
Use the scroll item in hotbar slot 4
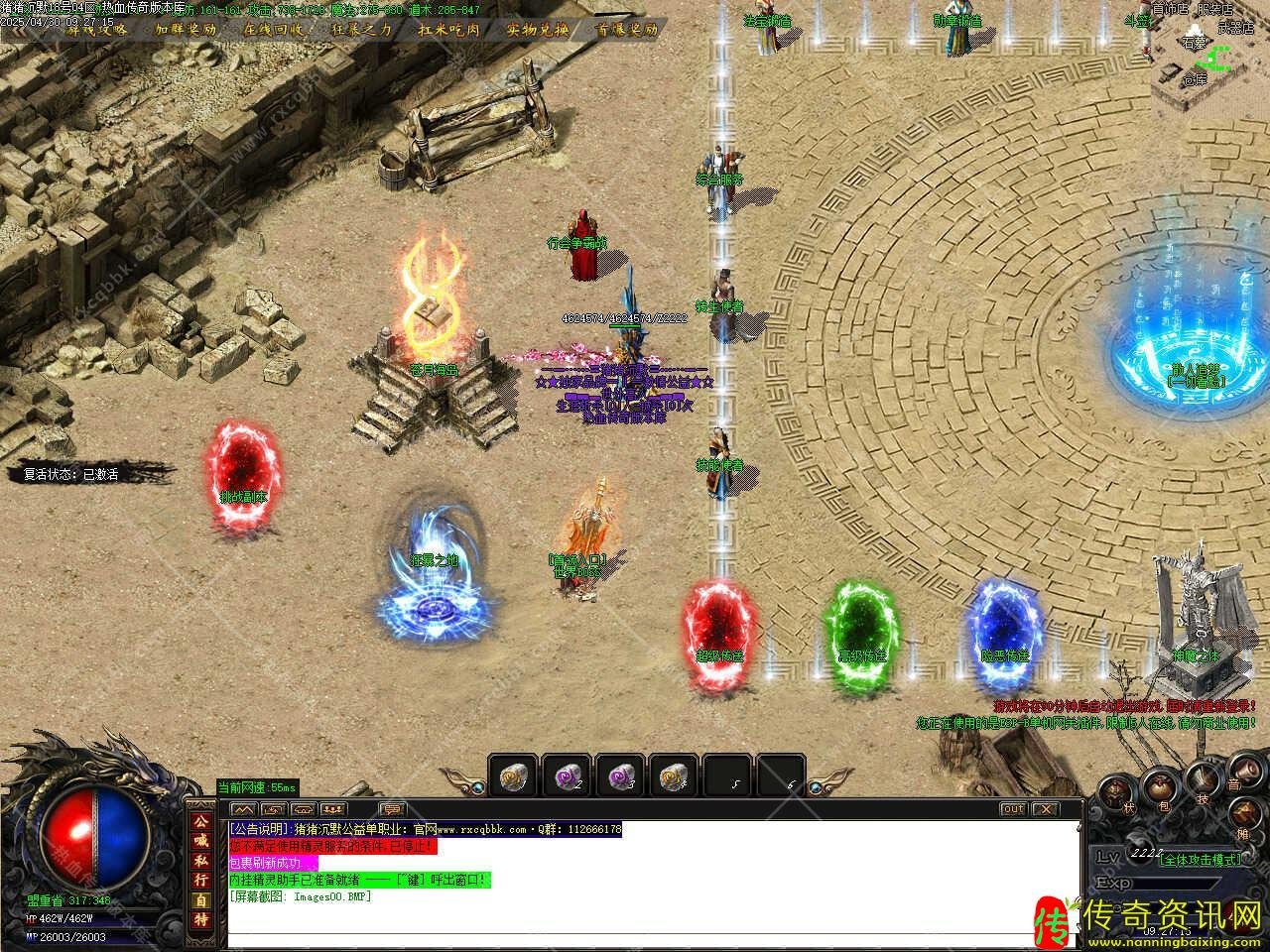675,775
